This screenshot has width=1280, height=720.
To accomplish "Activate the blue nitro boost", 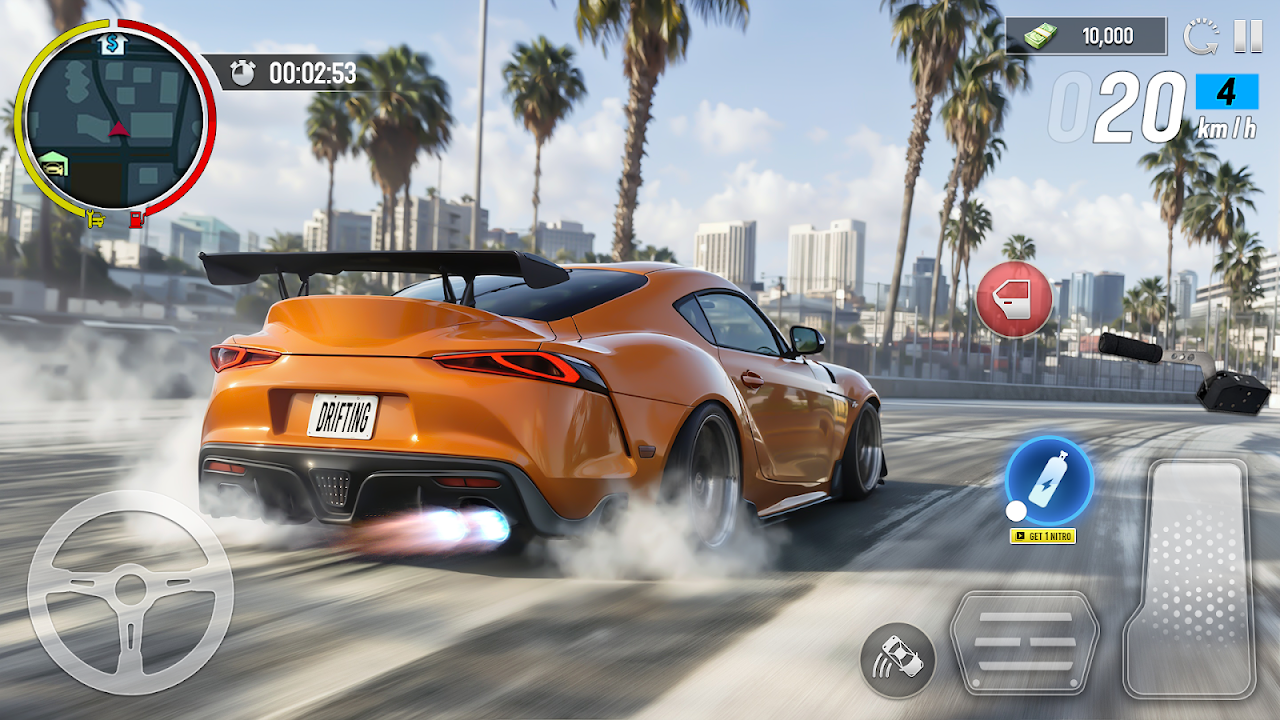I will point(1049,480).
